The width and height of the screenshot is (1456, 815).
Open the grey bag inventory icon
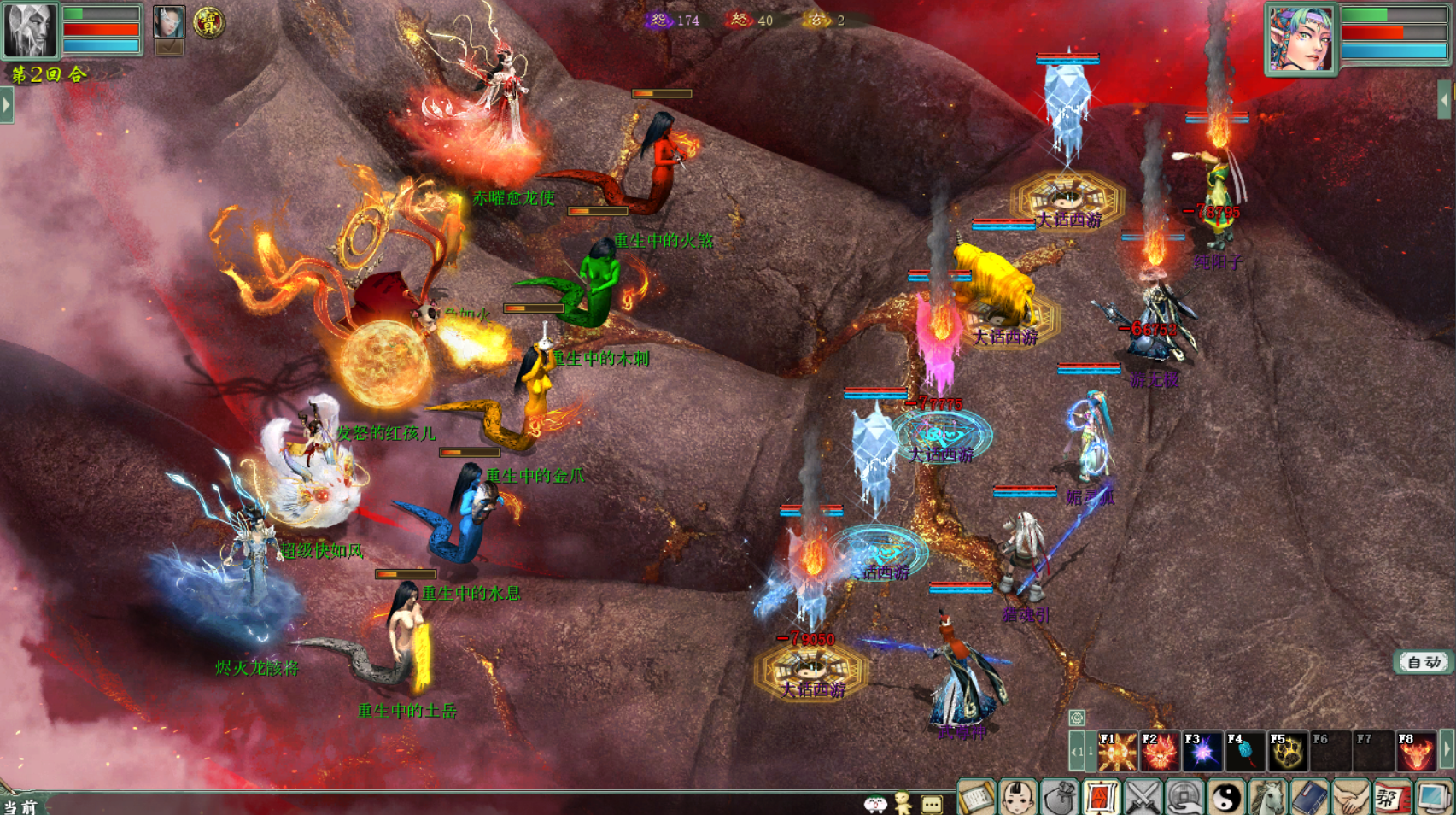1060,799
